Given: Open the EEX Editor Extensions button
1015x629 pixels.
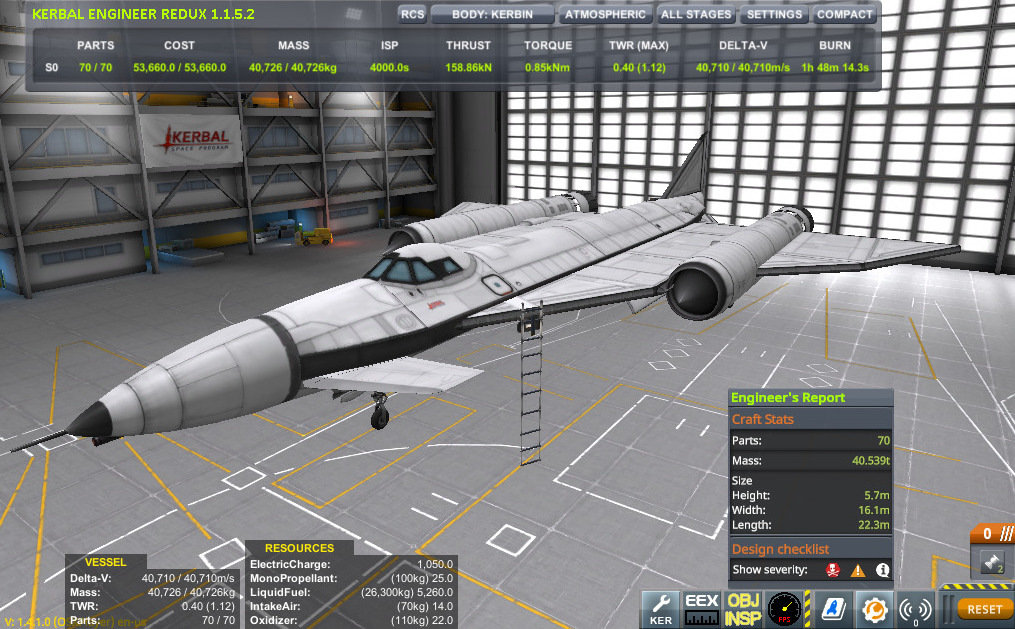Looking at the screenshot, I should click(x=701, y=606).
